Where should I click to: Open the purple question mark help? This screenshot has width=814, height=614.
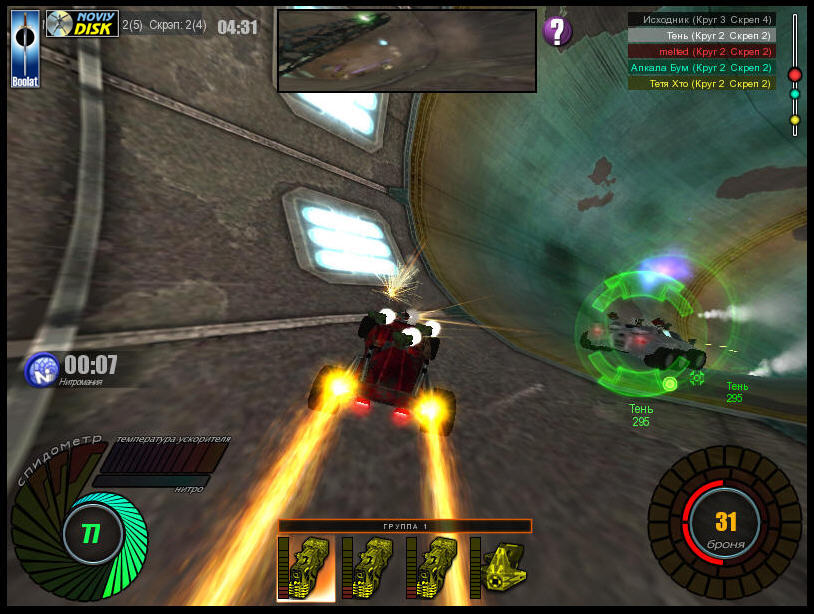[557, 31]
